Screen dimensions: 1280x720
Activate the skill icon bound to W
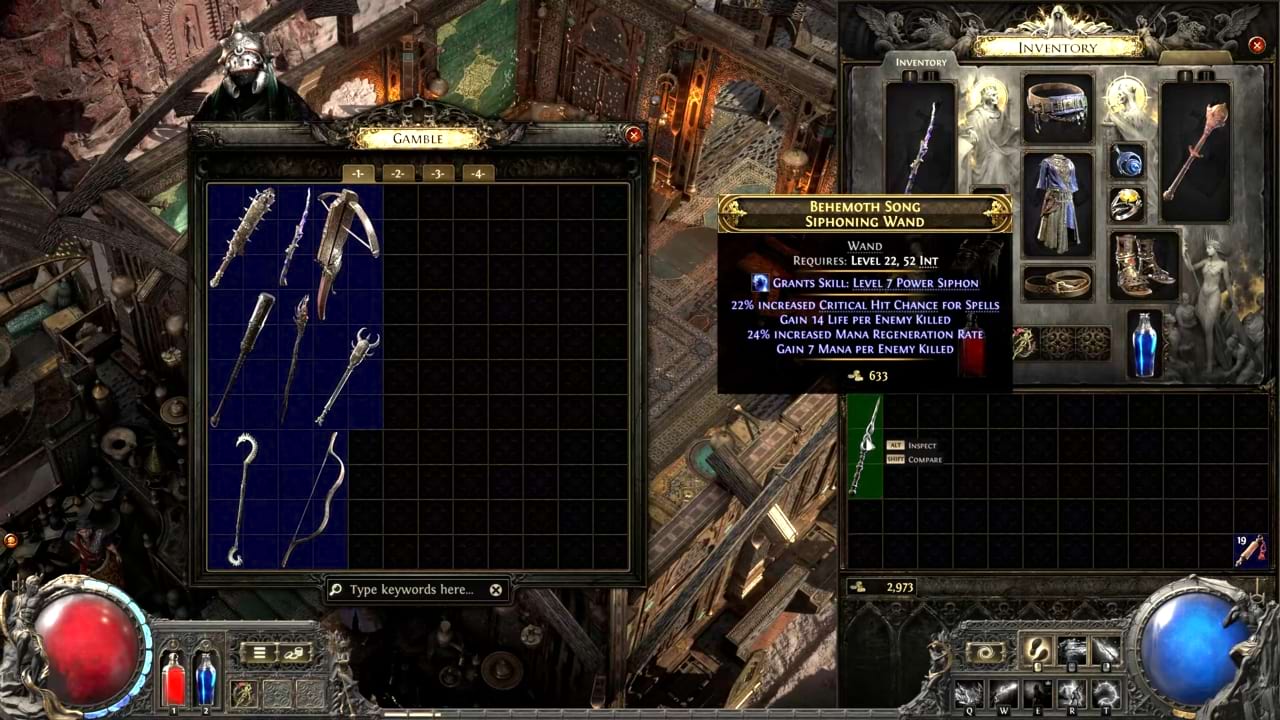click(x=1005, y=694)
